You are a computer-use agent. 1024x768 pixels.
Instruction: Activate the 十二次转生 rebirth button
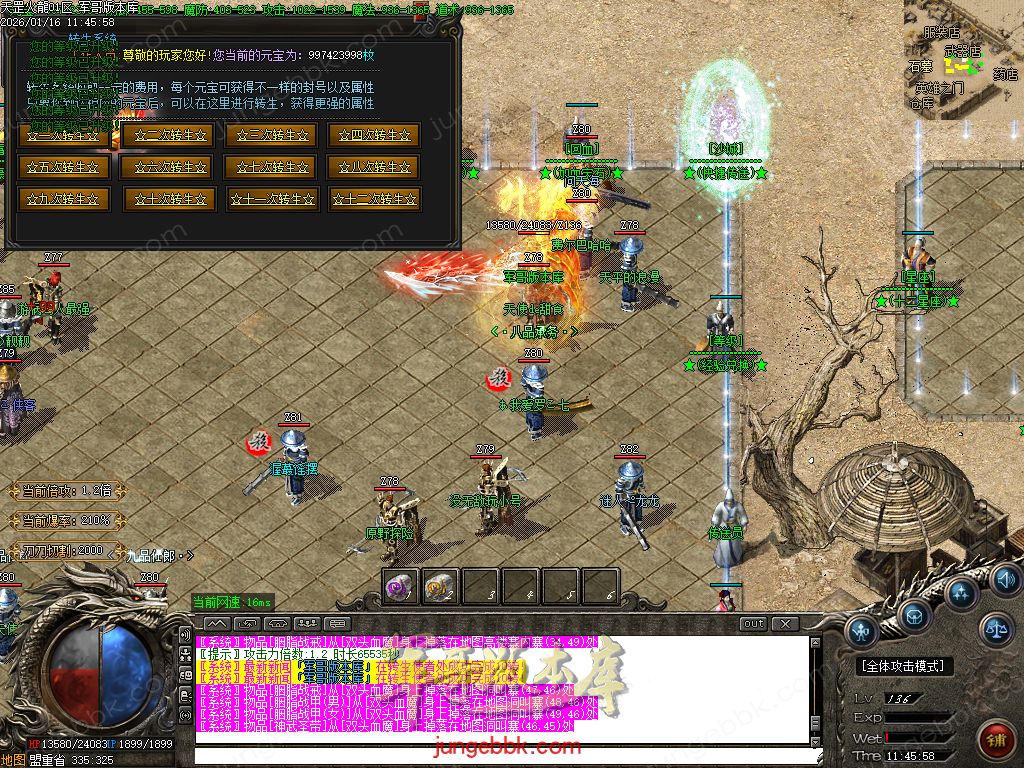click(374, 199)
